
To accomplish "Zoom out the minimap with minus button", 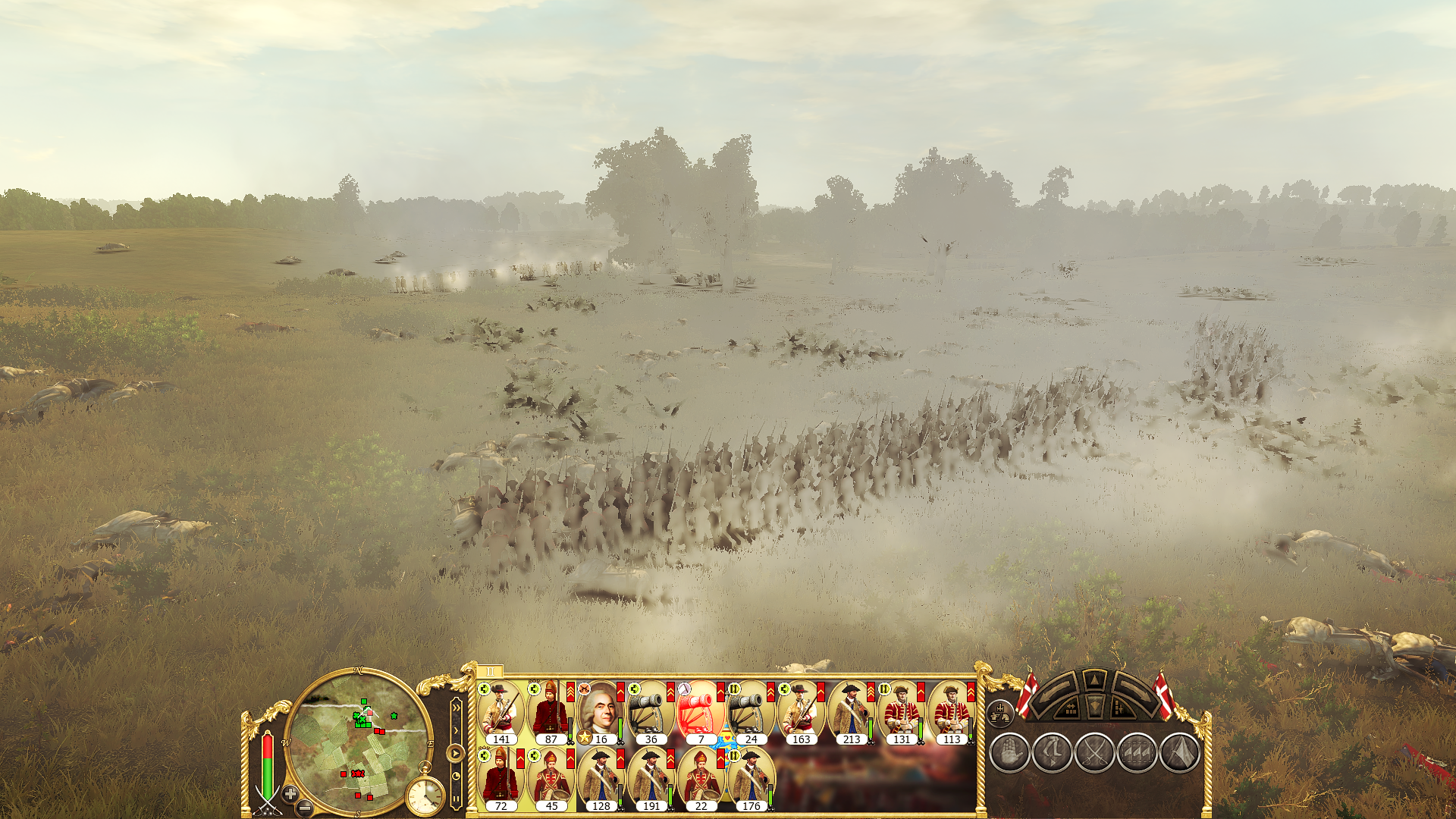I will 304,808.
